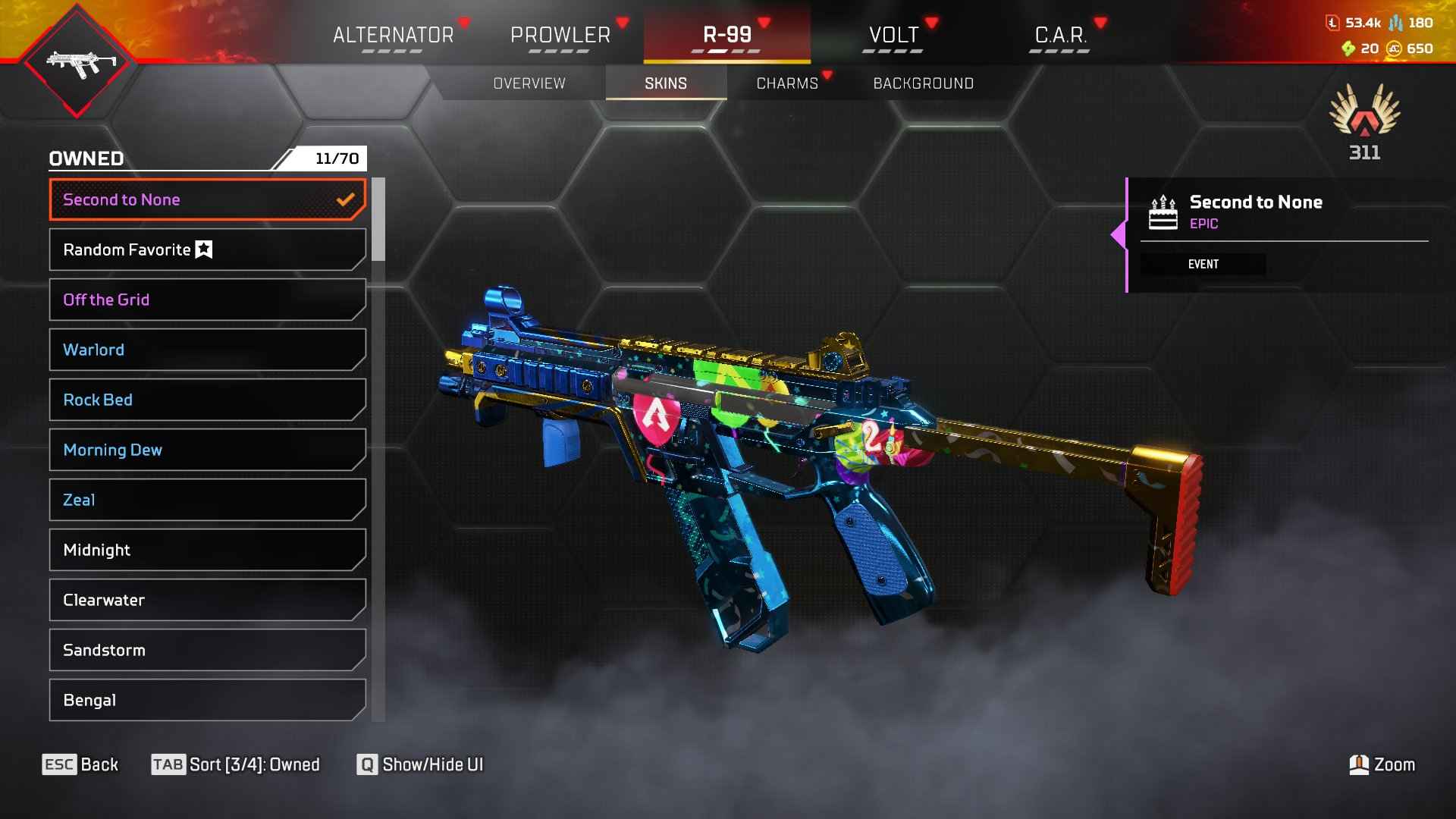
Task: Pick the Midnight skin
Action: (x=207, y=550)
